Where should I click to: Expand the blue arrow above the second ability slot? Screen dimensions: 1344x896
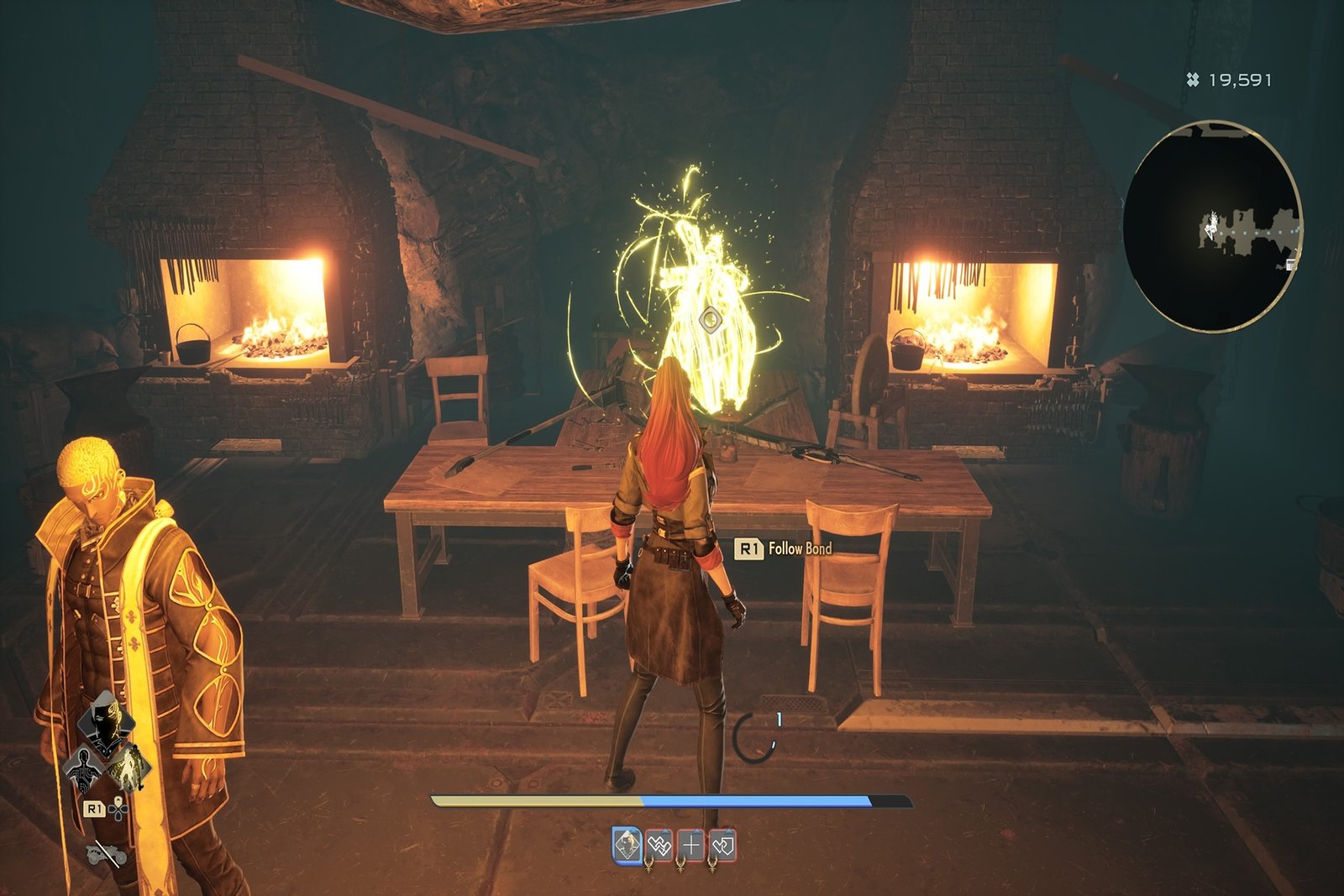(x=664, y=830)
